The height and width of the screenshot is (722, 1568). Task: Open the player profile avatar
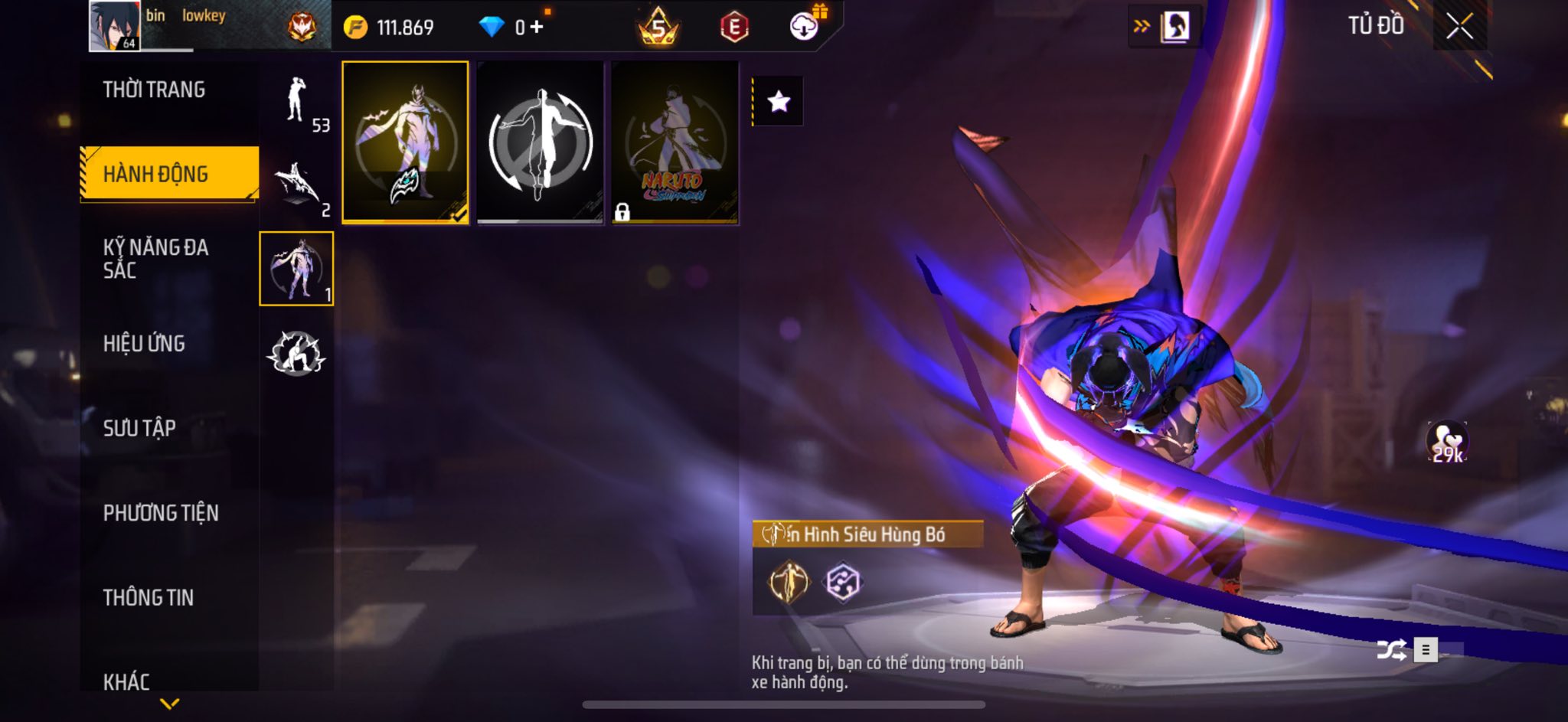114,26
